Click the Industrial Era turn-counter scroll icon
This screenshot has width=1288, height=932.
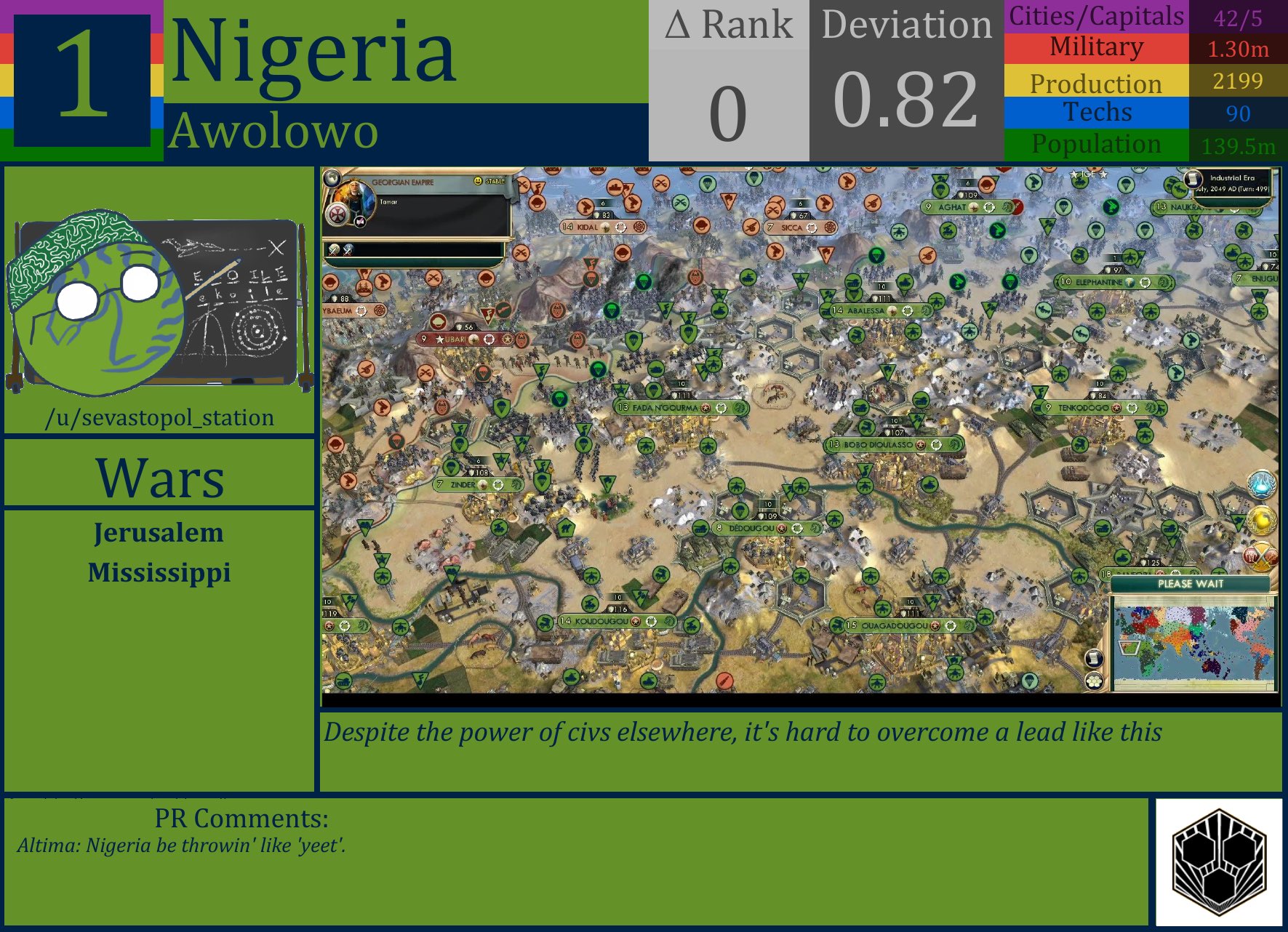1194,180
